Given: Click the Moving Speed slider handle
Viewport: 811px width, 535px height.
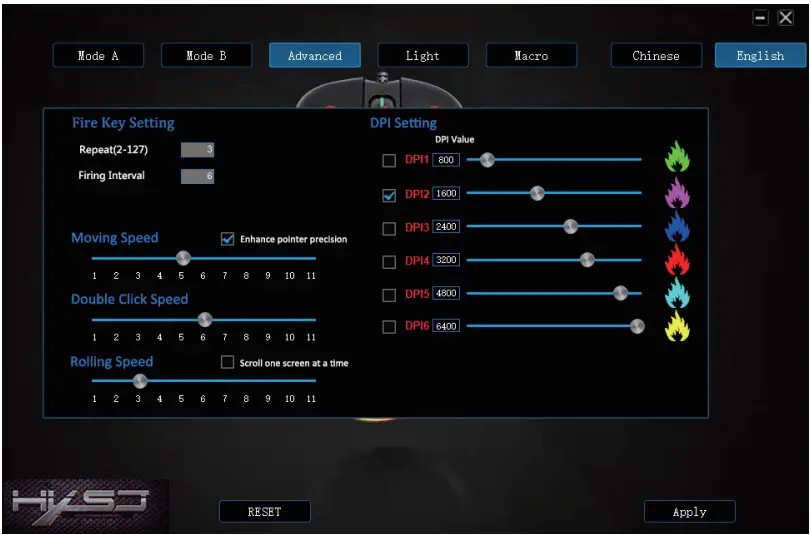Looking at the screenshot, I should 183,258.
